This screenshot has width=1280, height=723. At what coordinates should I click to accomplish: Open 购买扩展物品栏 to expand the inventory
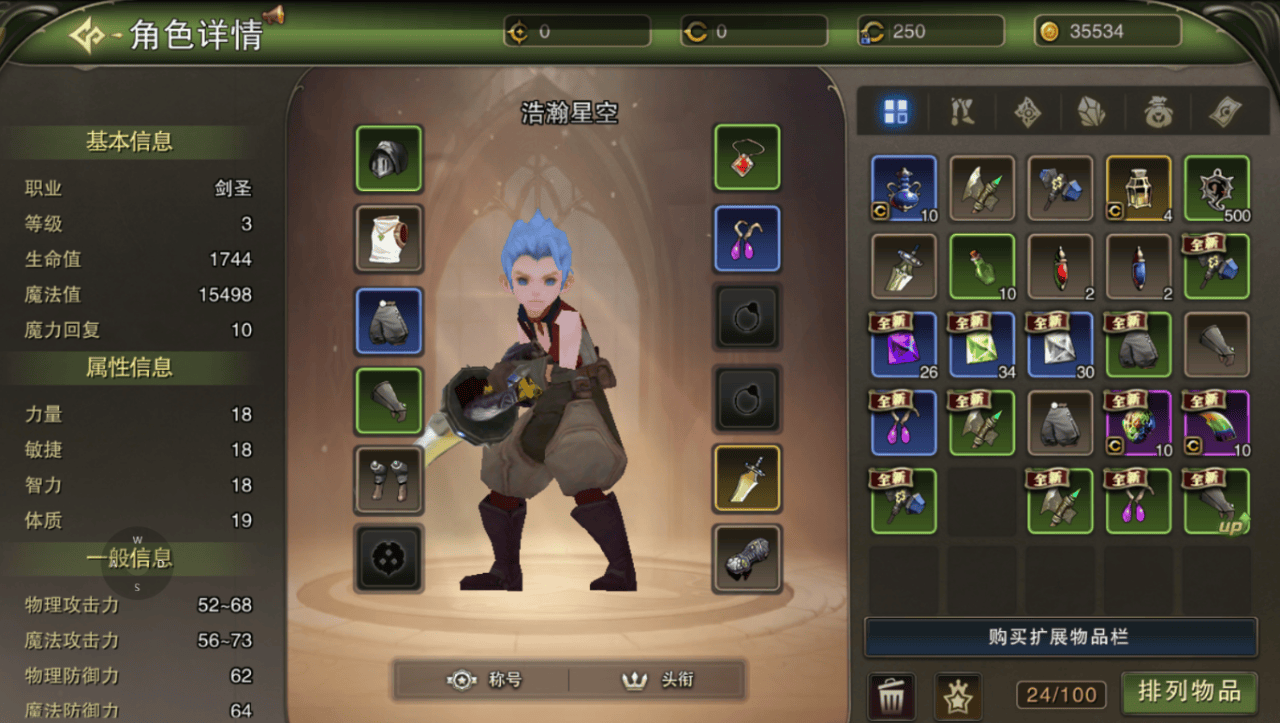(1060, 637)
